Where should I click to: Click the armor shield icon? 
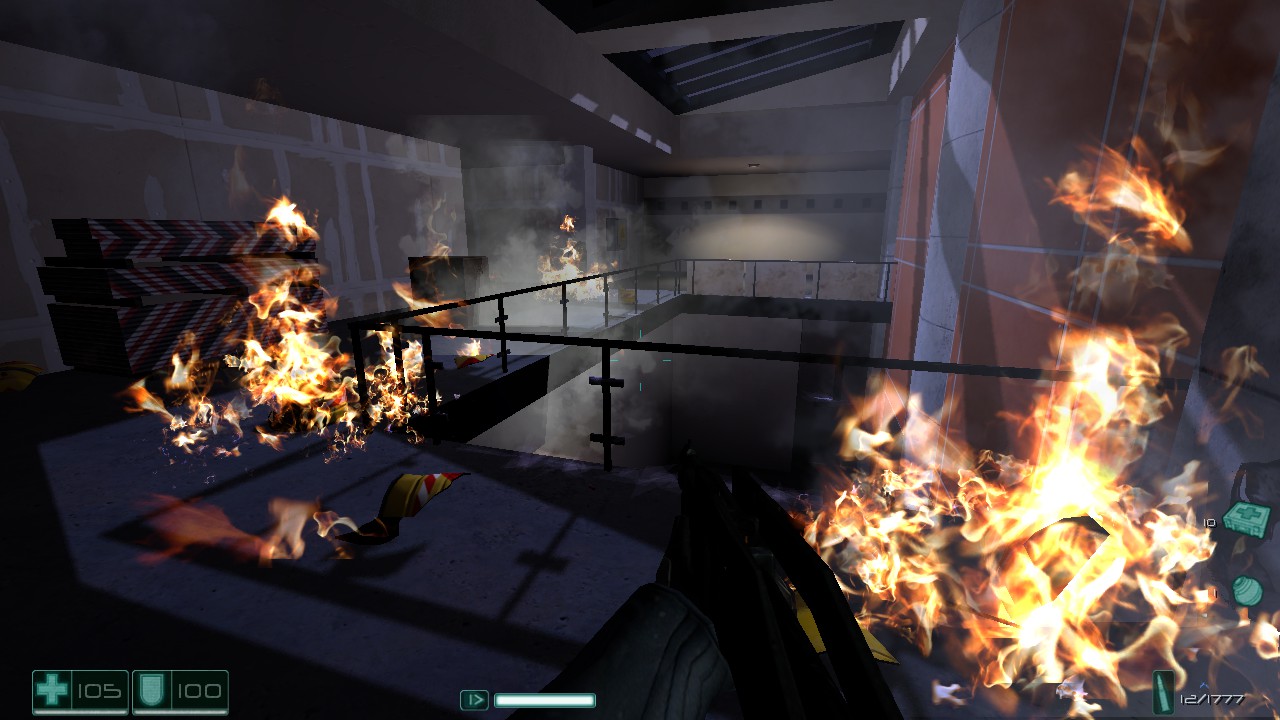pos(153,688)
